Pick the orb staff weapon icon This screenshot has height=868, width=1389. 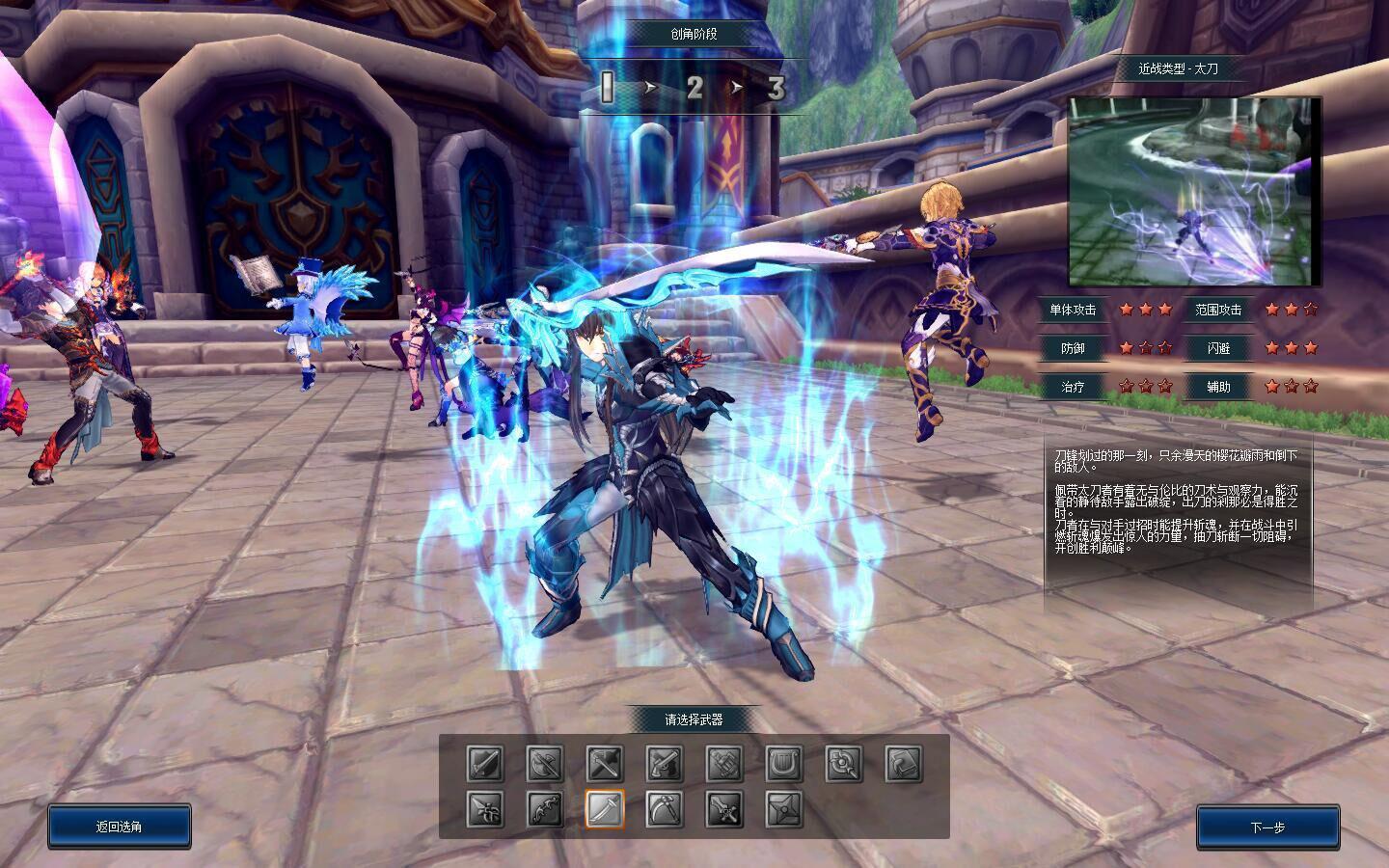point(844,764)
